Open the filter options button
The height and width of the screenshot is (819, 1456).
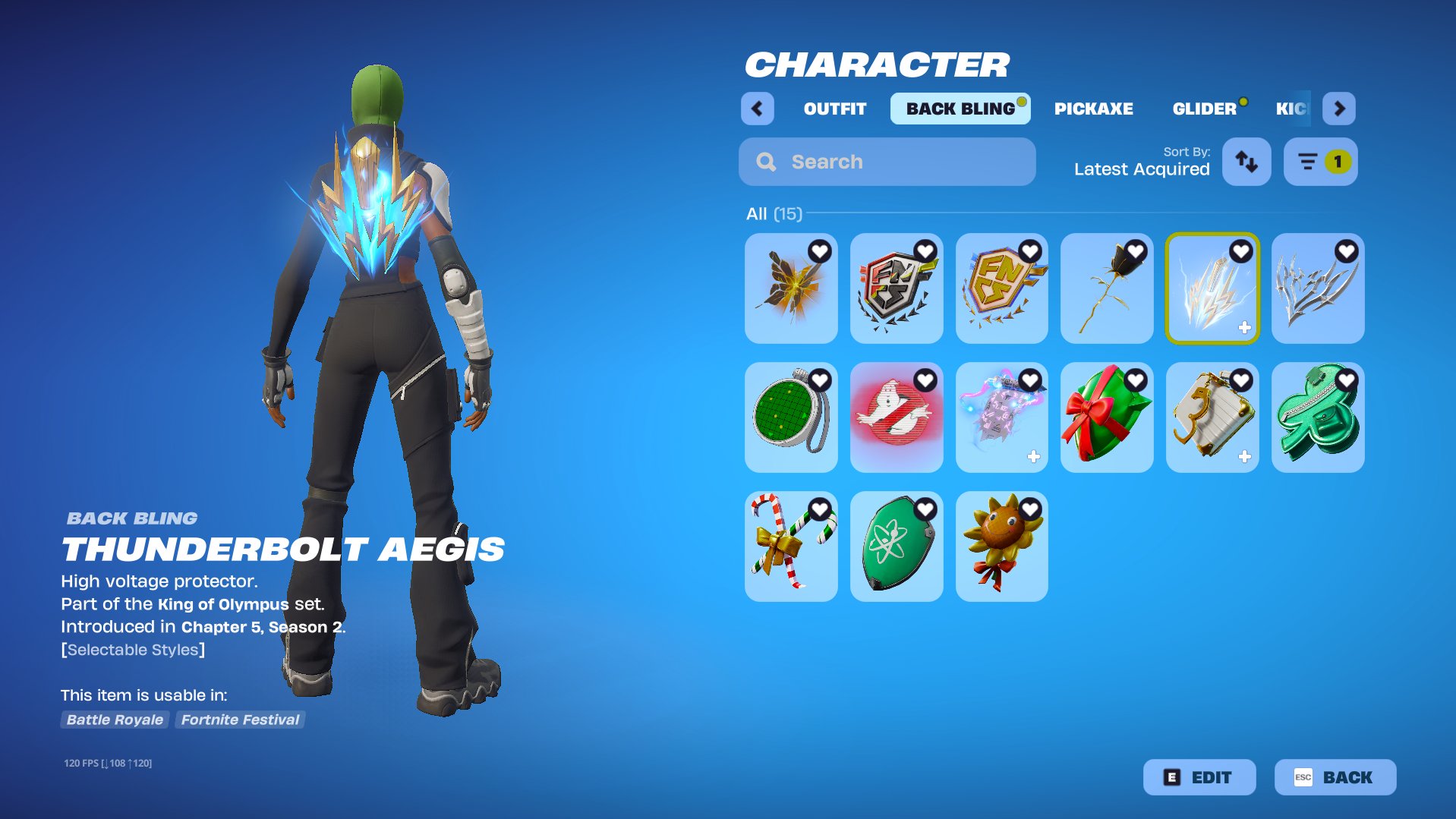(1320, 162)
